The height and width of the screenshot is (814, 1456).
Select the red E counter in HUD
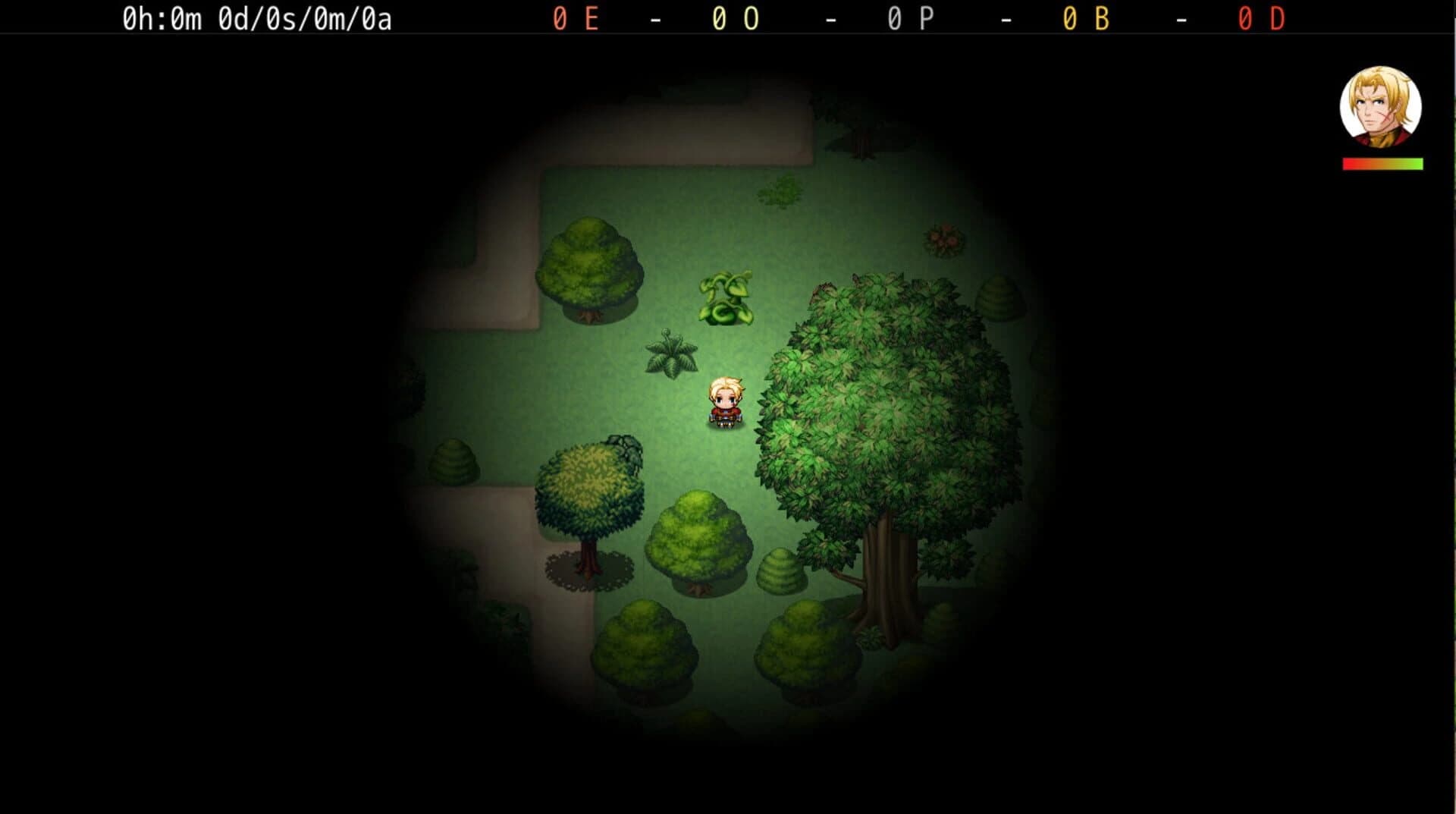pos(576,17)
